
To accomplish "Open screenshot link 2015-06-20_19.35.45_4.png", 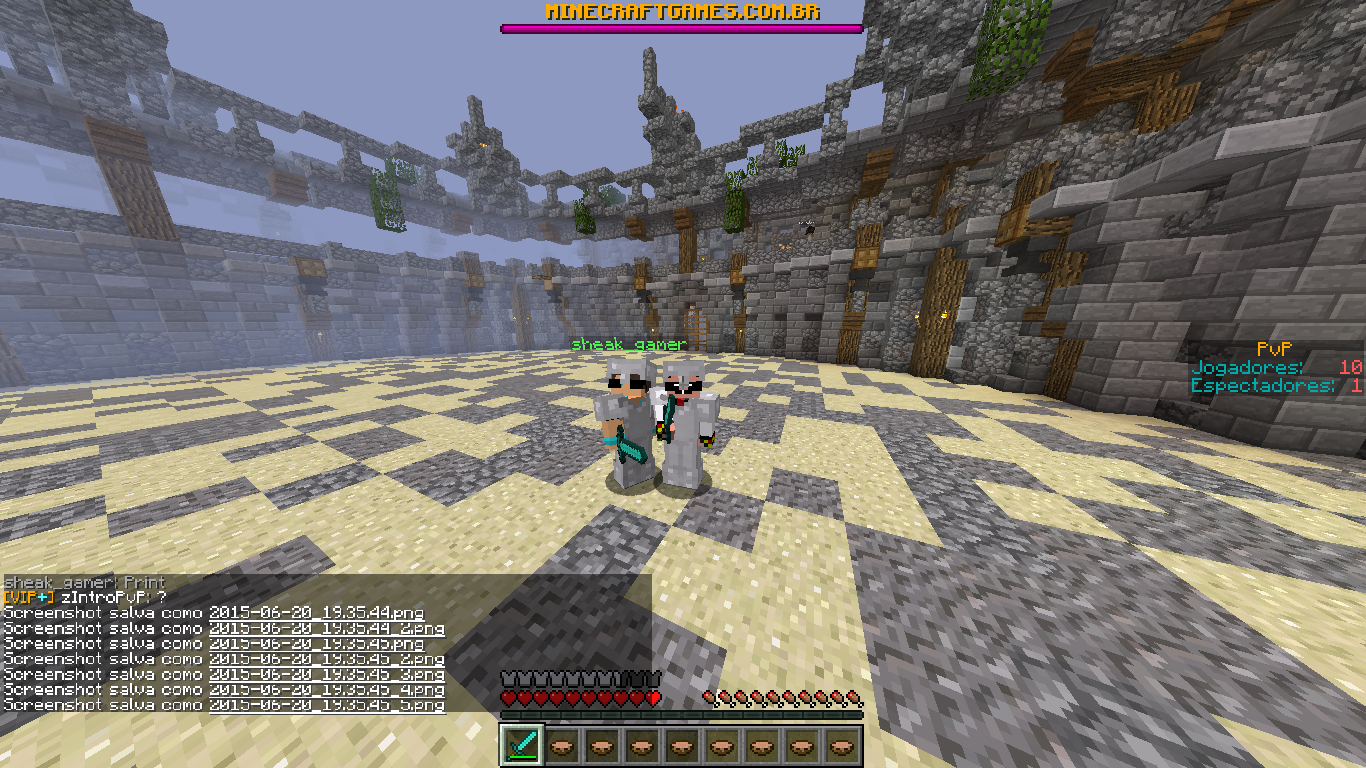I will click(x=326, y=690).
